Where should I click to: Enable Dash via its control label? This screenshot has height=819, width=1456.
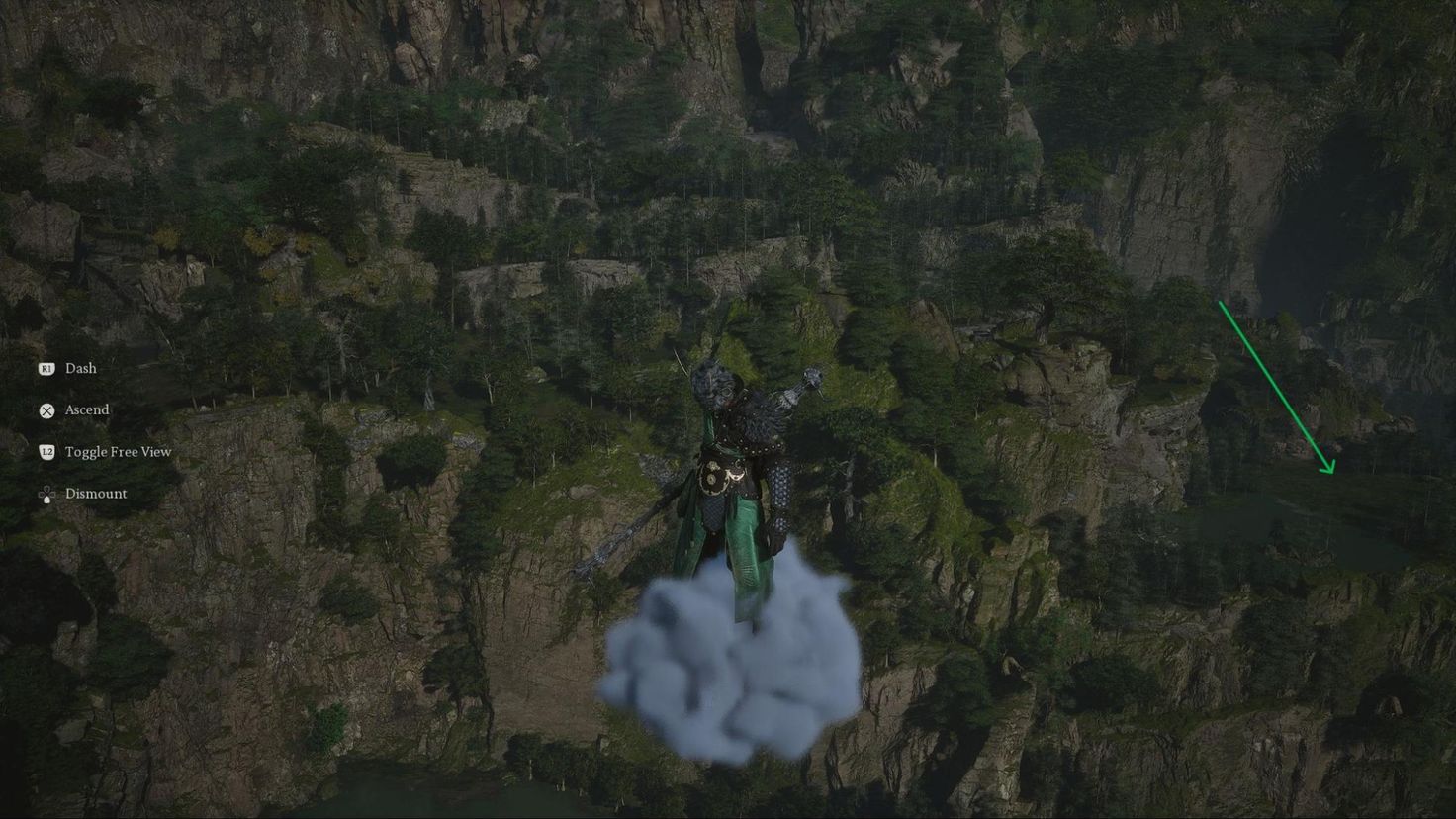(x=80, y=368)
